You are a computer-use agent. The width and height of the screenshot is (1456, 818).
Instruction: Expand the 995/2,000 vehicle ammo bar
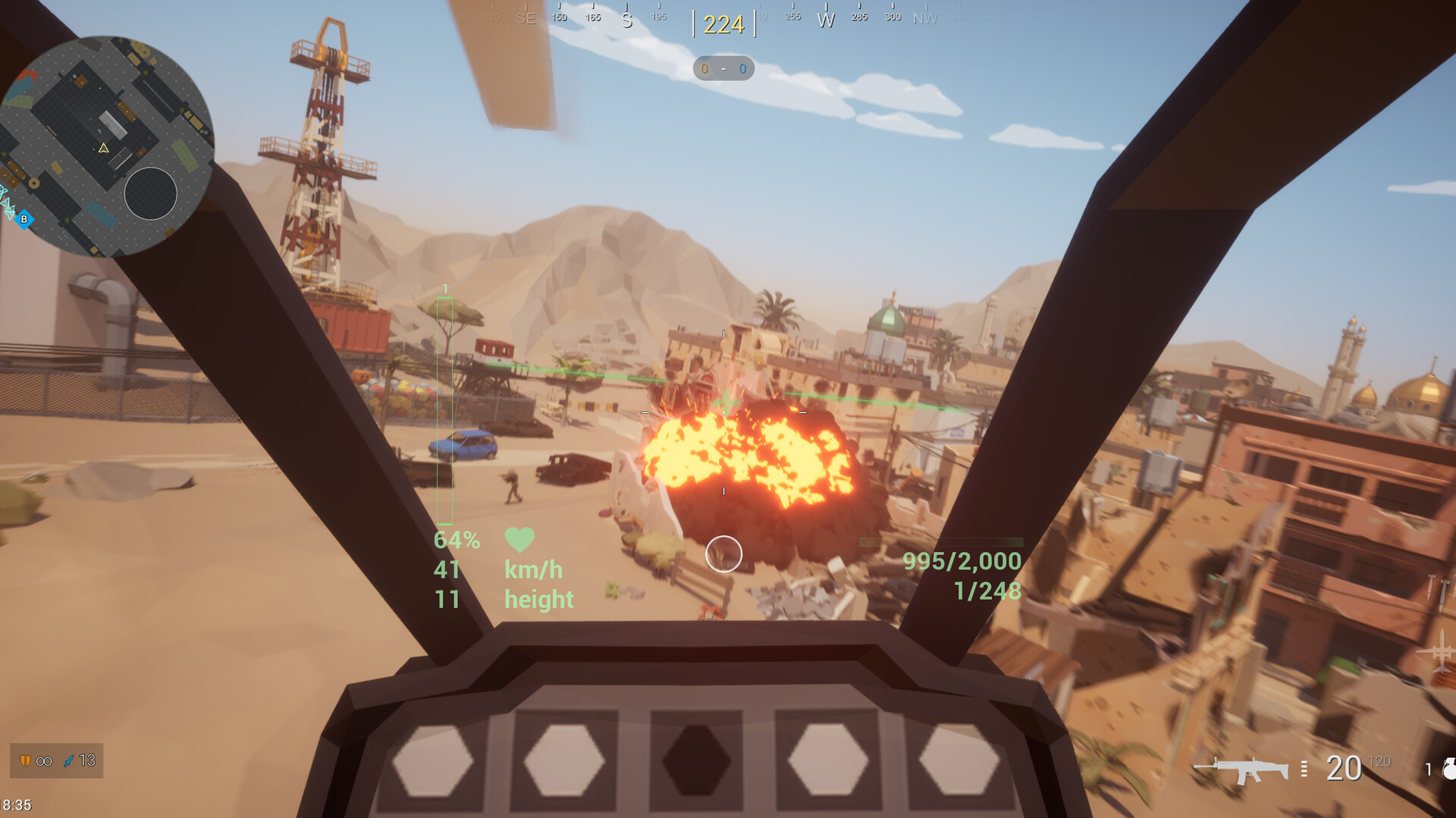coord(962,563)
